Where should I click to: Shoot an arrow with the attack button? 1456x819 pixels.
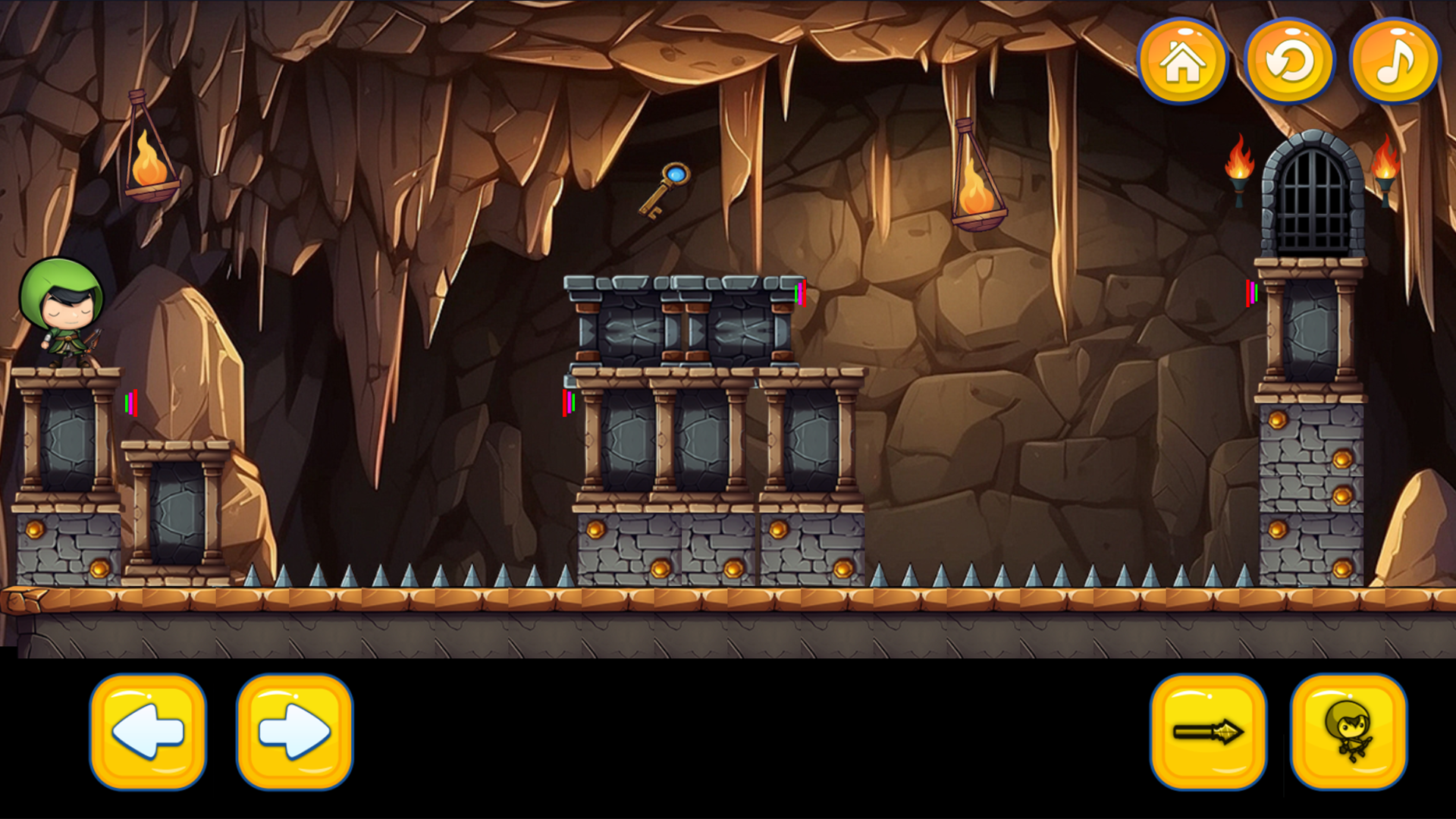pos(1208,732)
